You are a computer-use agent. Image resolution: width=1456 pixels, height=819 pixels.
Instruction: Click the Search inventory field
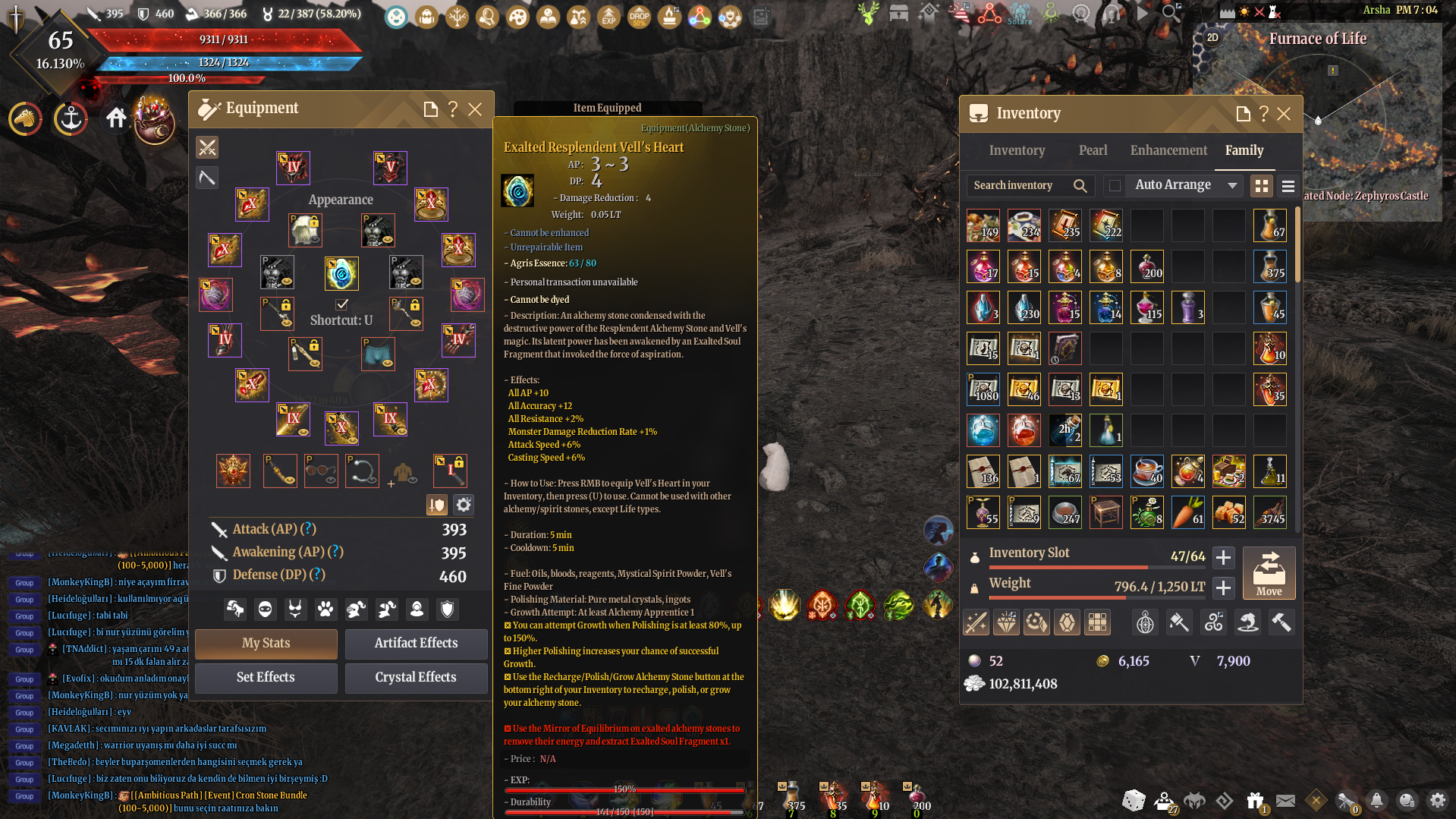coord(1020,185)
